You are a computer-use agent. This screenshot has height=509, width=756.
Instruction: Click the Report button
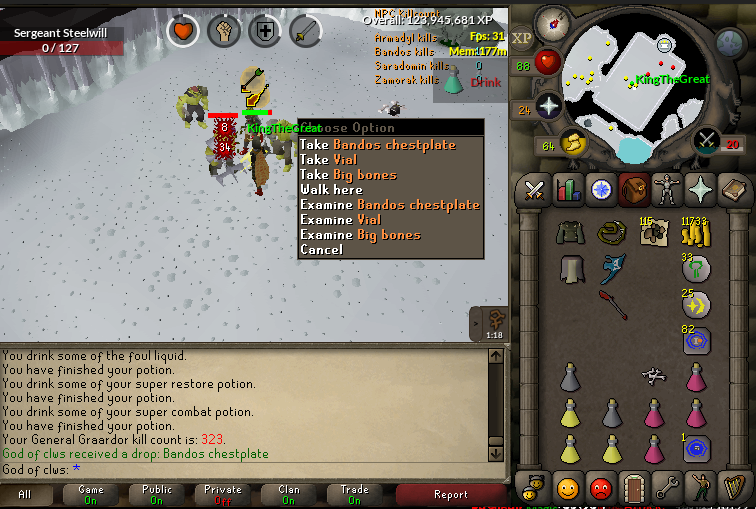click(x=450, y=494)
